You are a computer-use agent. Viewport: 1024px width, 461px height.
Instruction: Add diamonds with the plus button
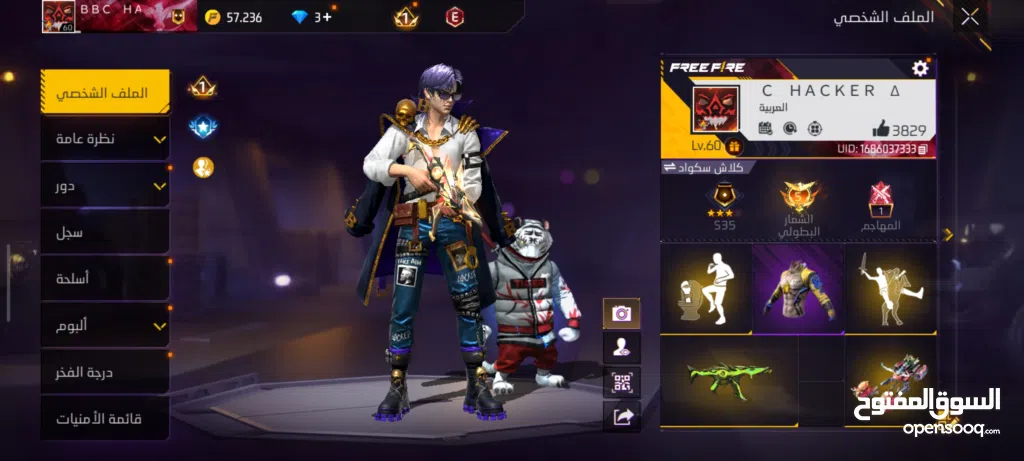click(326, 17)
